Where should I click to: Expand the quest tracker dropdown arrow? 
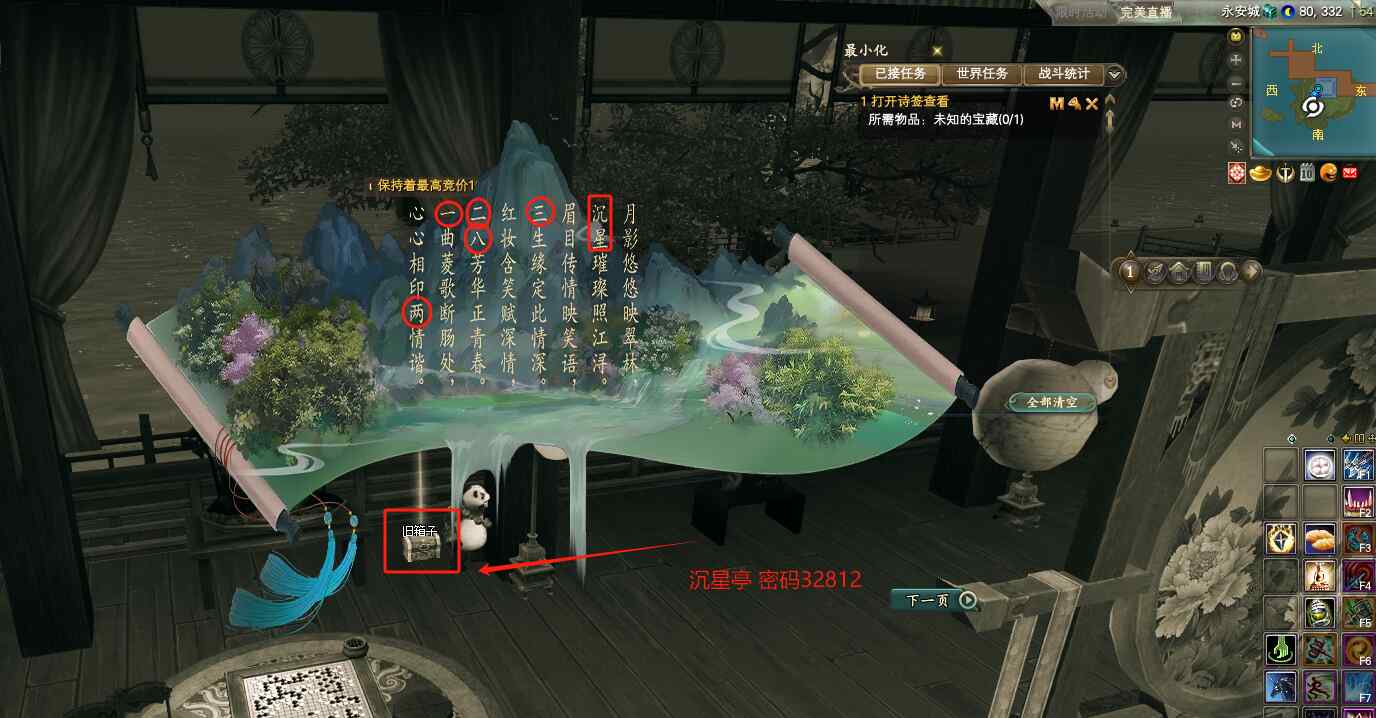pyautogui.click(x=1114, y=74)
